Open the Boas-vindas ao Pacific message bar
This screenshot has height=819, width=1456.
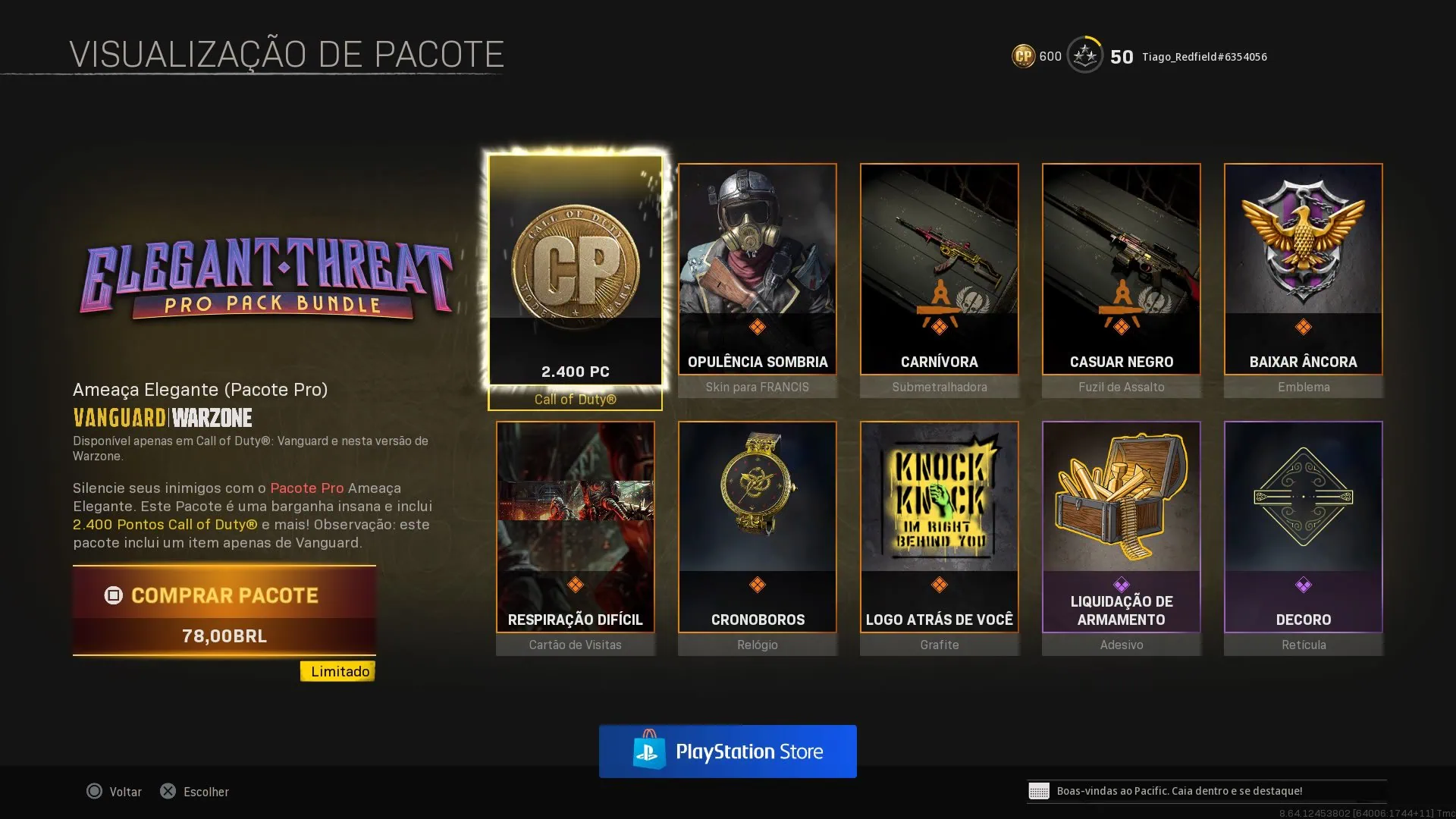pos(1206,791)
